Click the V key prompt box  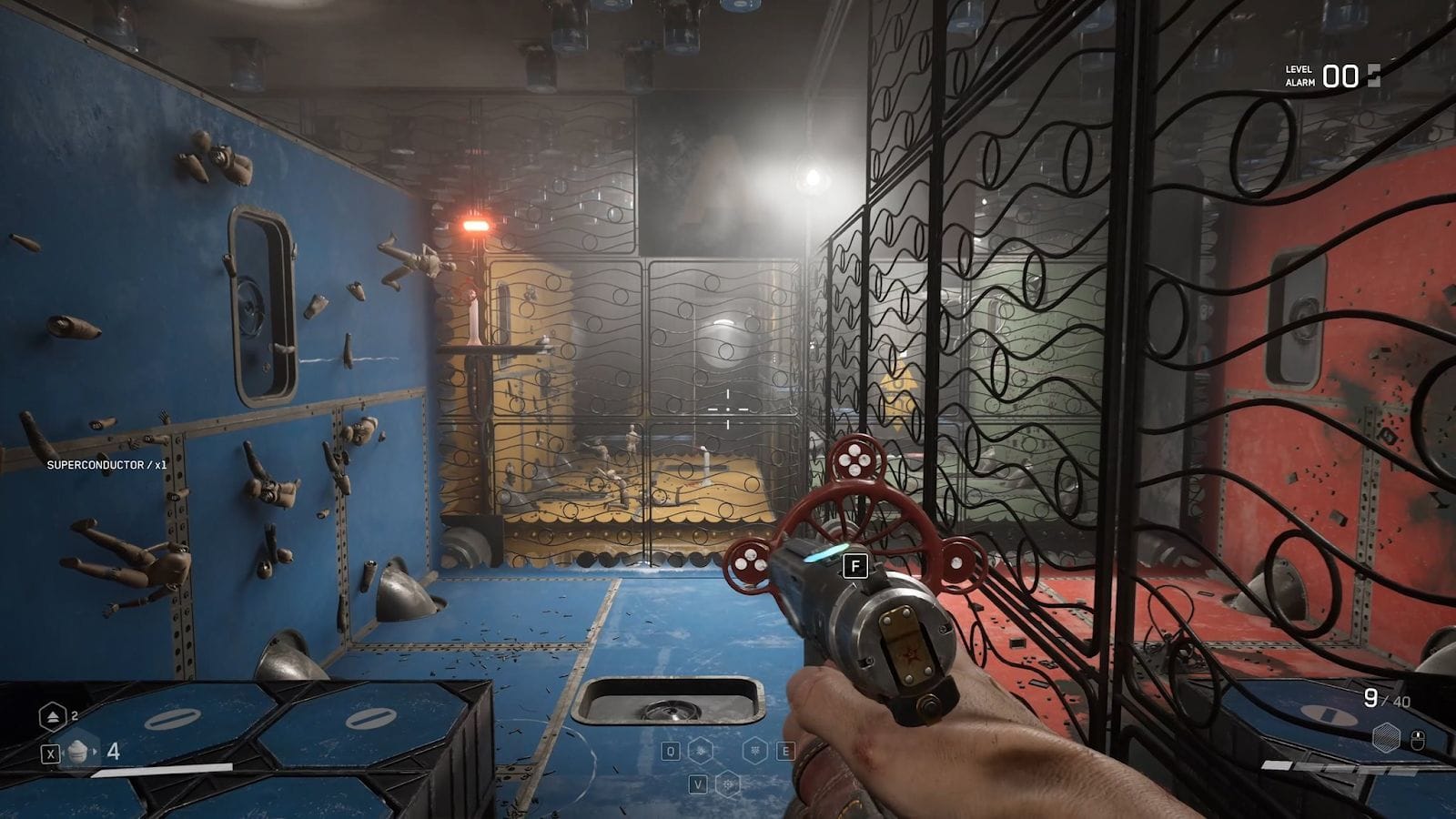tap(699, 784)
